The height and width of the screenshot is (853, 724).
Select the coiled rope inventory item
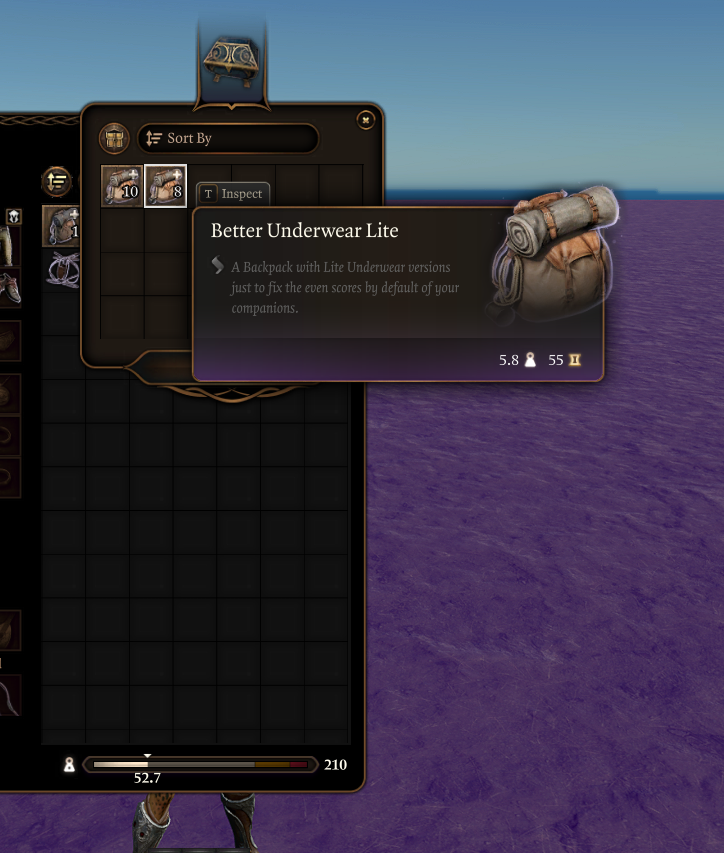[62, 269]
